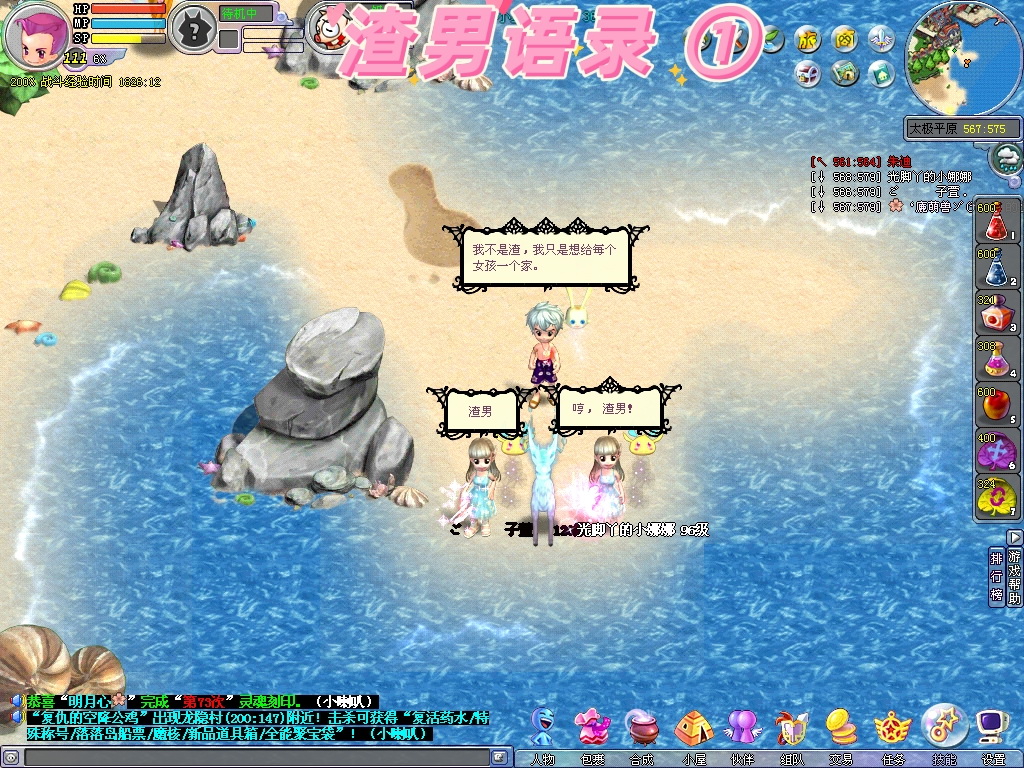
Task: Open the 商 shop bubble icon
Action: (x=845, y=40)
